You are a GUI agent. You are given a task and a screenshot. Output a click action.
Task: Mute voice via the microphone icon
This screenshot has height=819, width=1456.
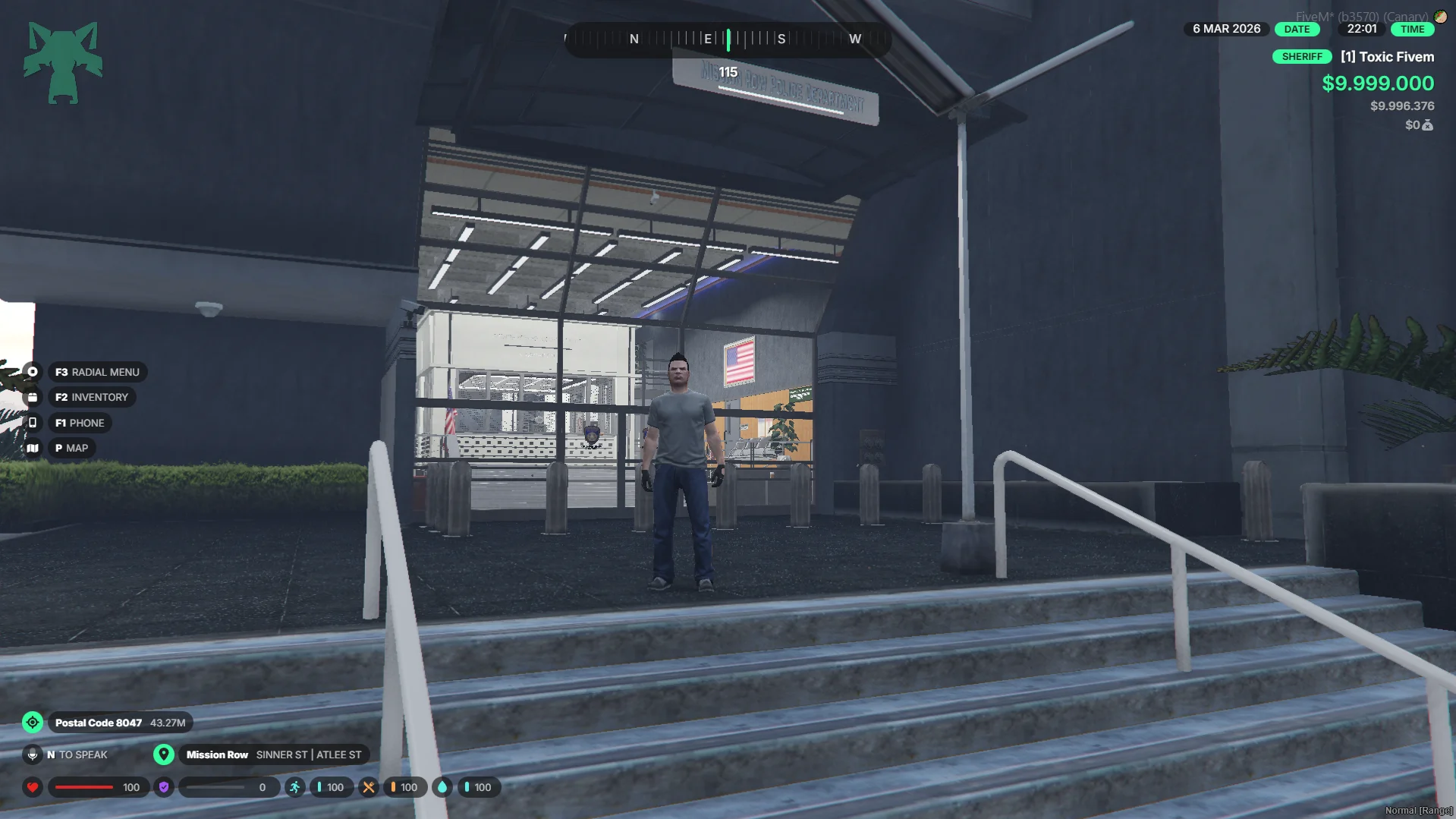click(x=33, y=754)
